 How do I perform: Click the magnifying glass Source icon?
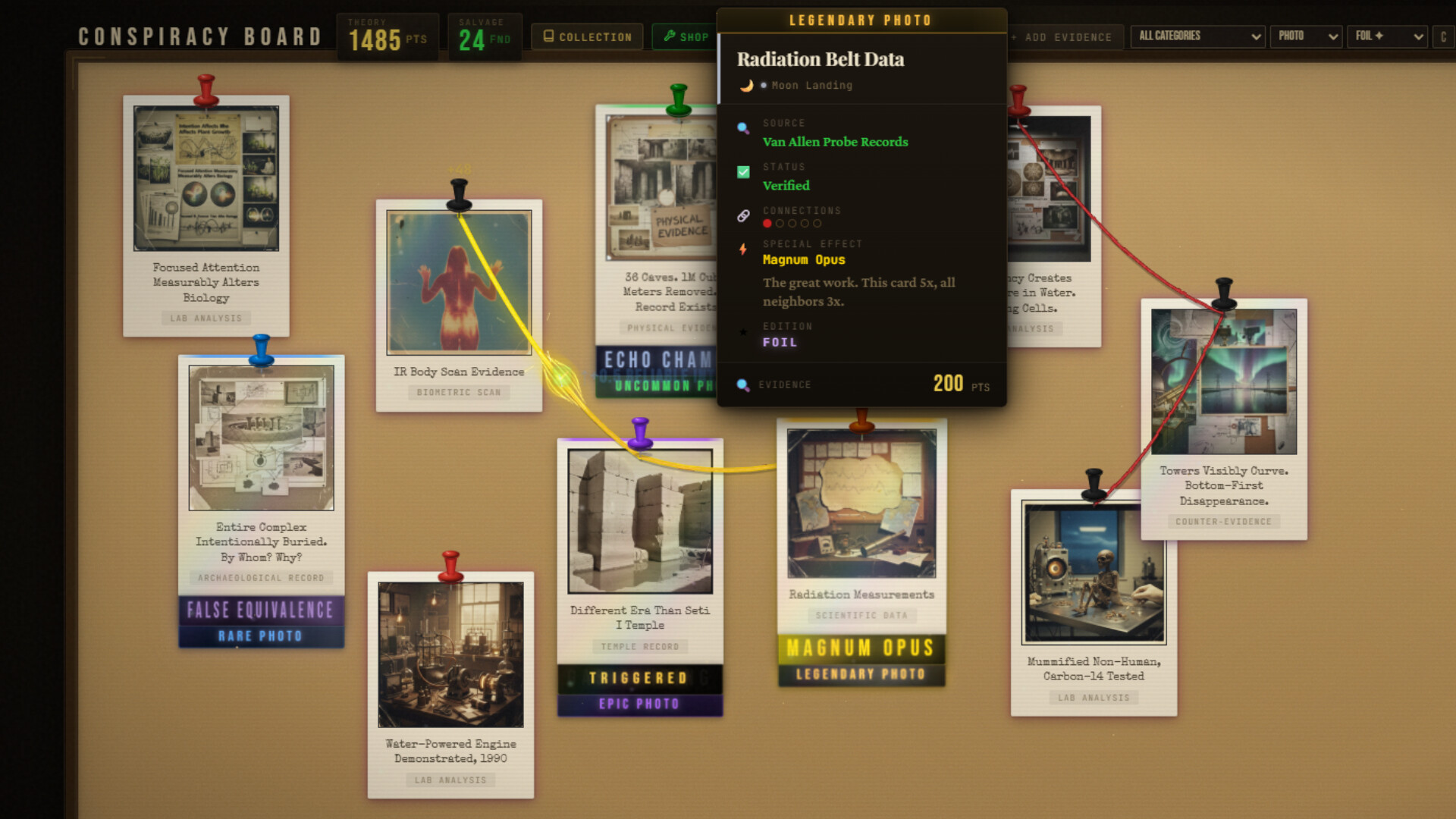pyautogui.click(x=742, y=128)
